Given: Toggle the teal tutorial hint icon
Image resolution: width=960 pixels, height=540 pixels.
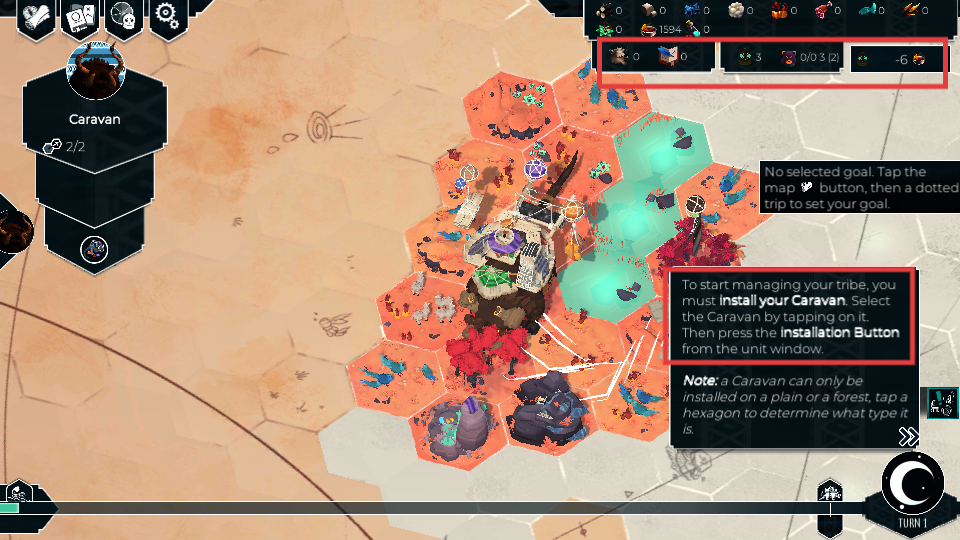Looking at the screenshot, I should [x=942, y=402].
